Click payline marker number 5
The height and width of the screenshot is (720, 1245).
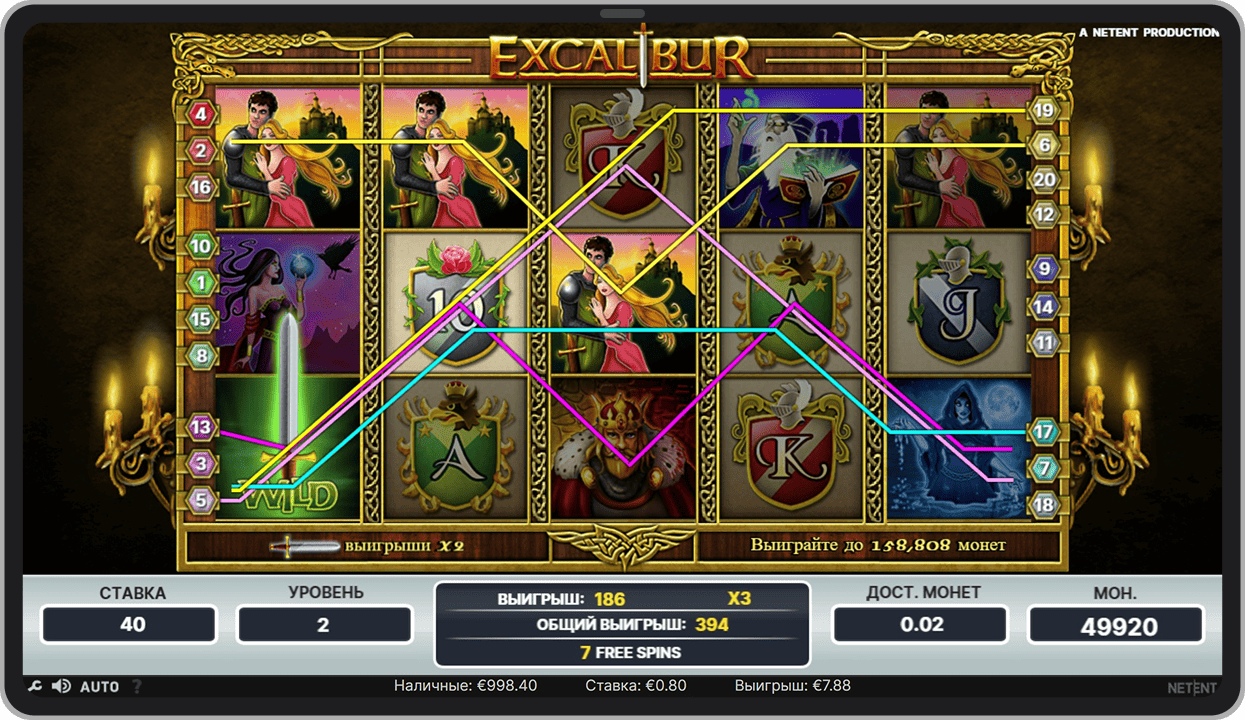pyautogui.click(x=202, y=500)
